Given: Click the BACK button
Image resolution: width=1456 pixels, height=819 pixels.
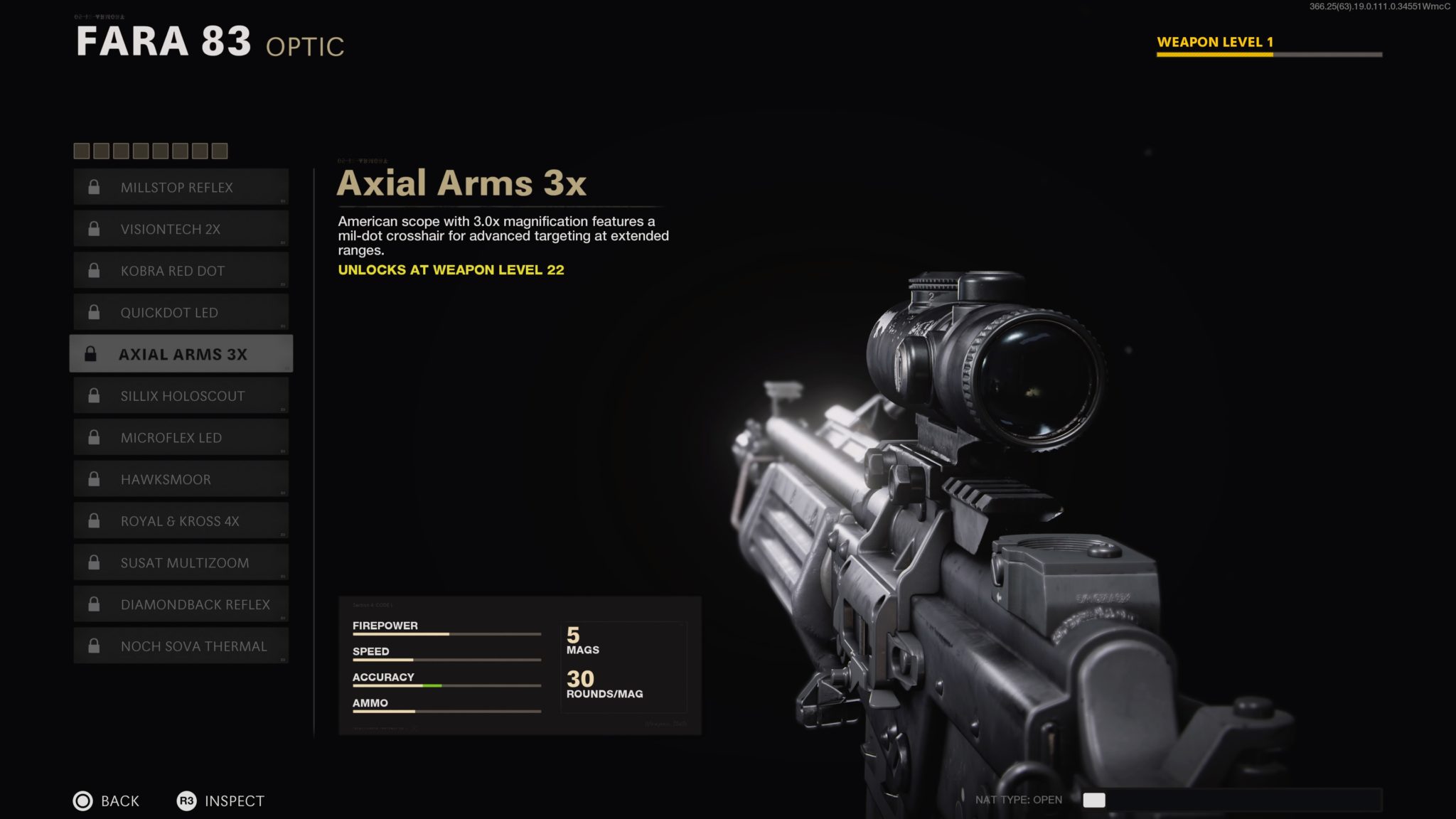Looking at the screenshot, I should (x=119, y=801).
